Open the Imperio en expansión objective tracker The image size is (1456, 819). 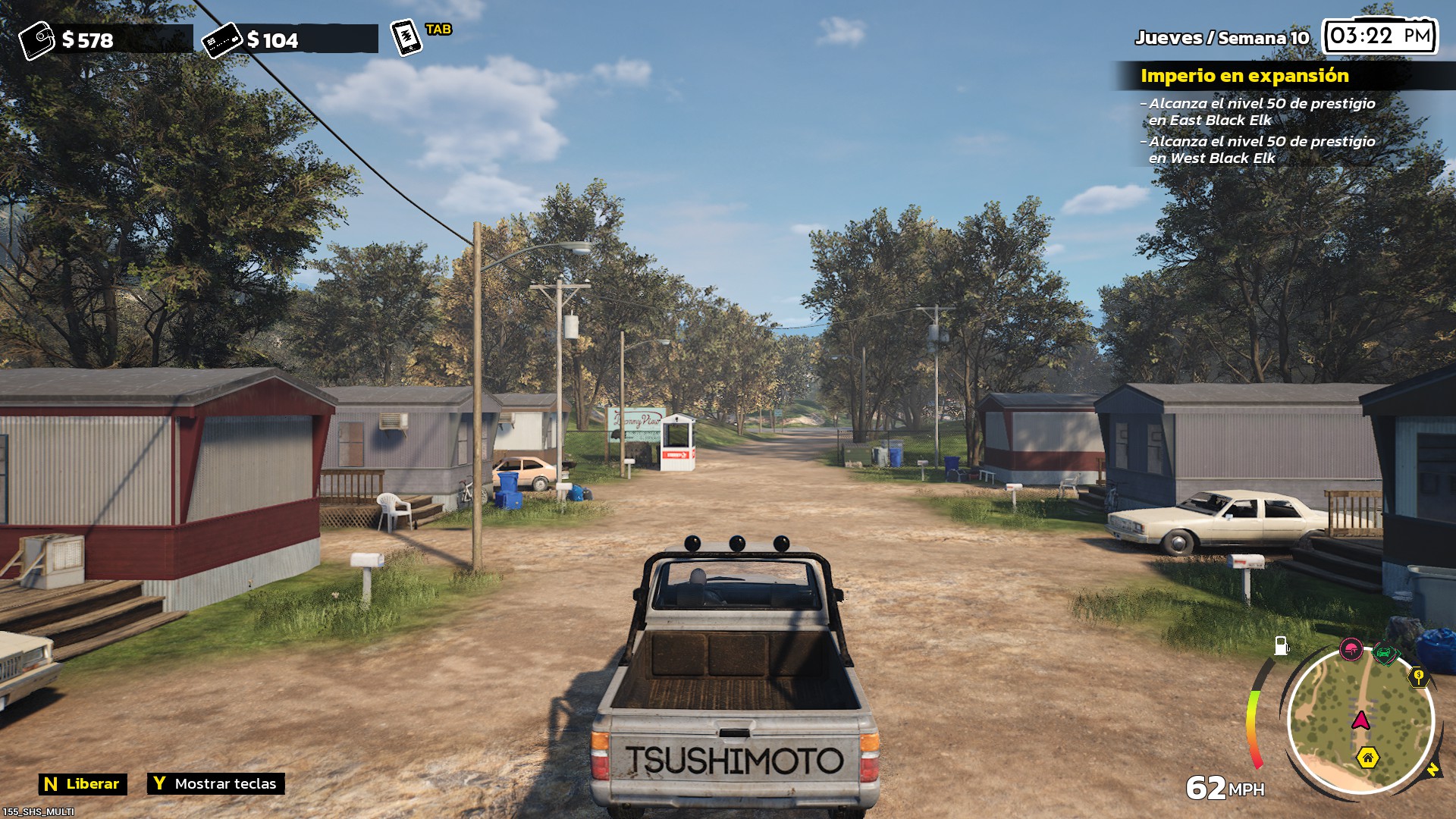point(1244,76)
